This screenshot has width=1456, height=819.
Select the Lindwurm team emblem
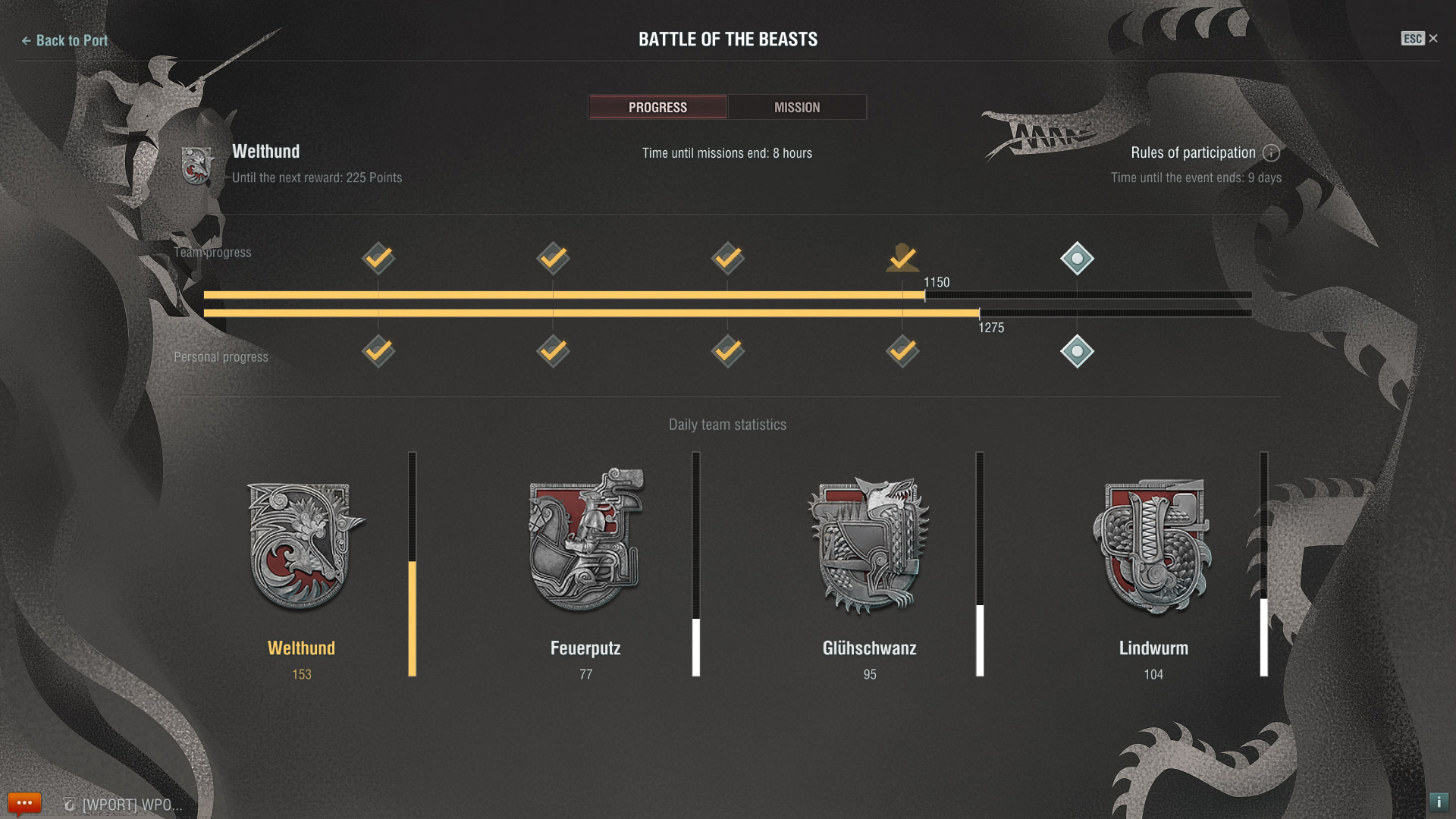point(1153,546)
